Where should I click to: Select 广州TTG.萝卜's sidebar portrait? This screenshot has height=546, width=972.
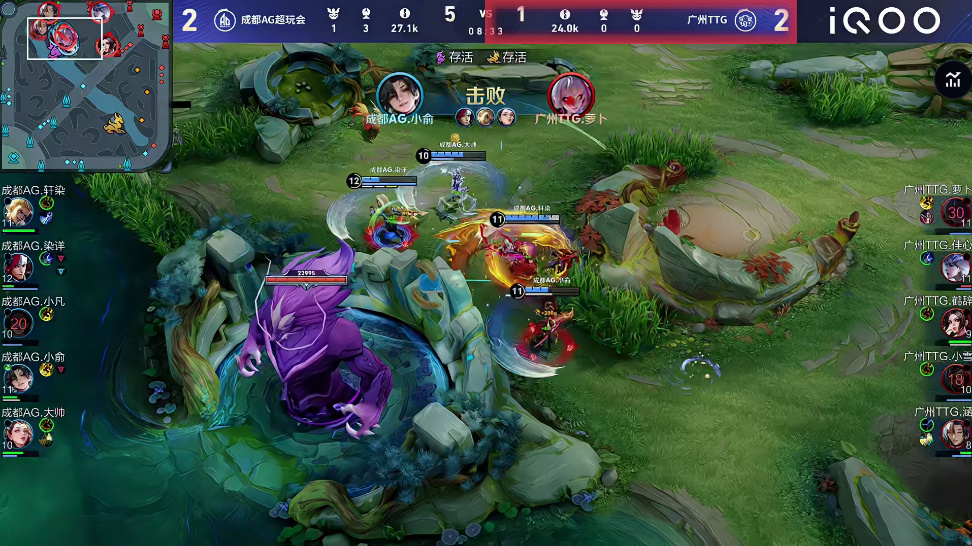(x=955, y=212)
